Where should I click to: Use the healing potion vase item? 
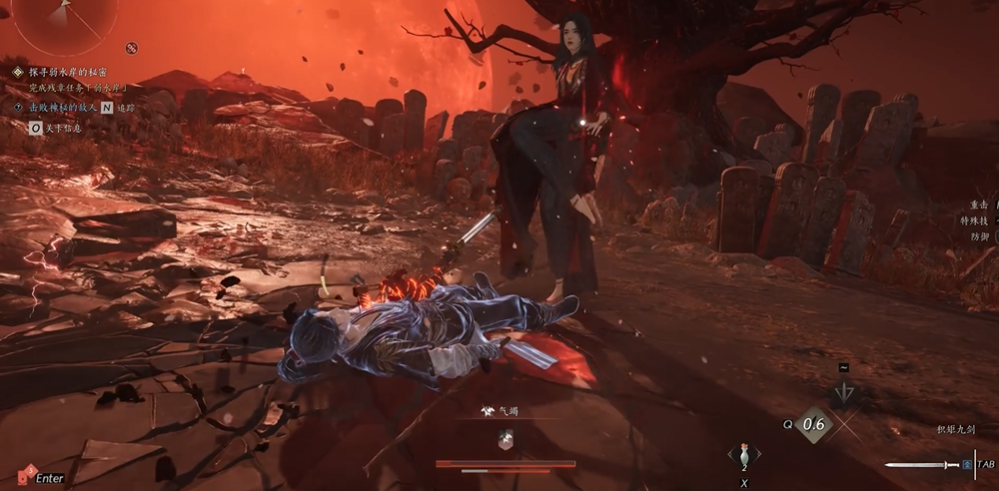coord(742,454)
